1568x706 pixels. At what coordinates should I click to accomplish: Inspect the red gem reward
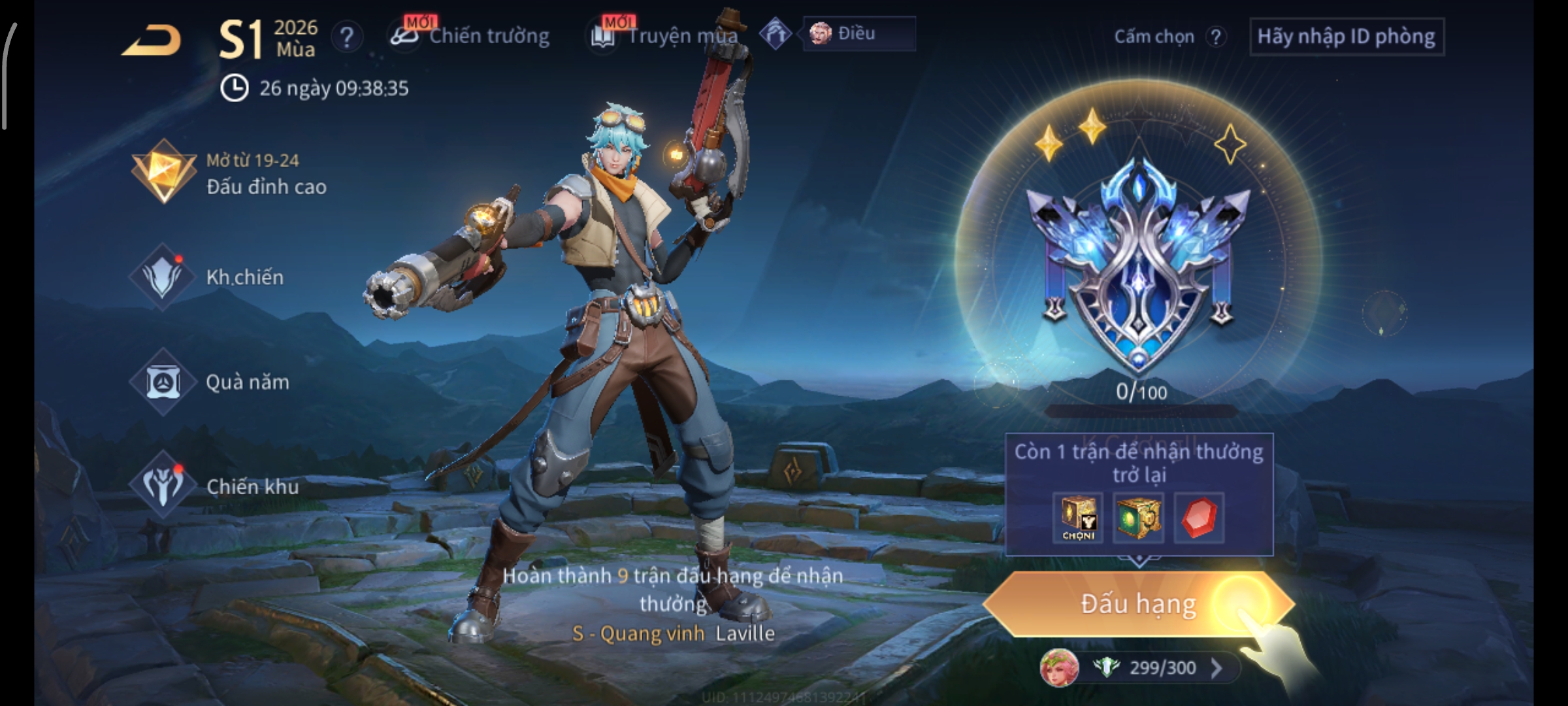point(1199,518)
